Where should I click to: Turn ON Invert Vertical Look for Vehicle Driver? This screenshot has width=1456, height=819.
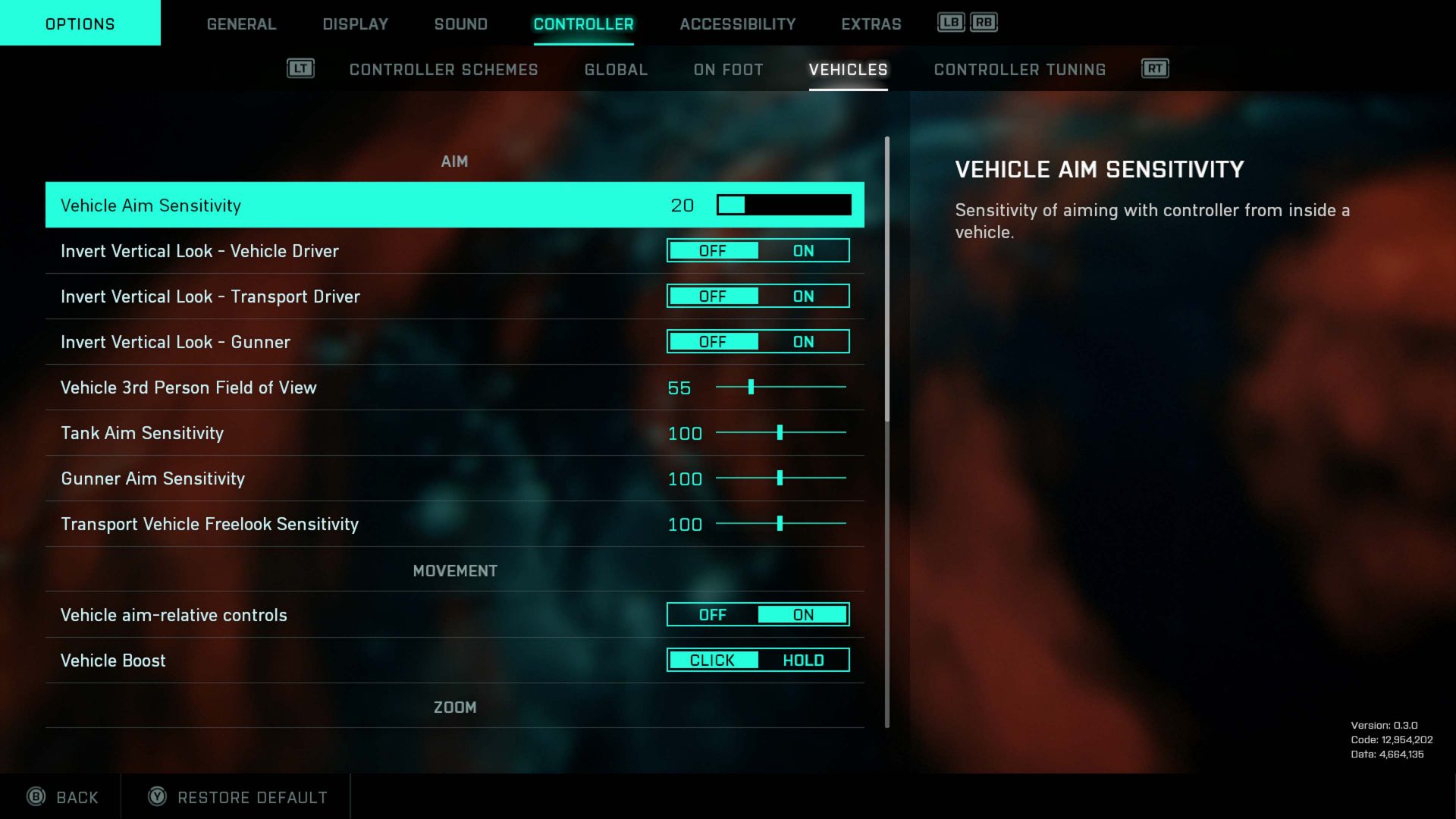[803, 251]
